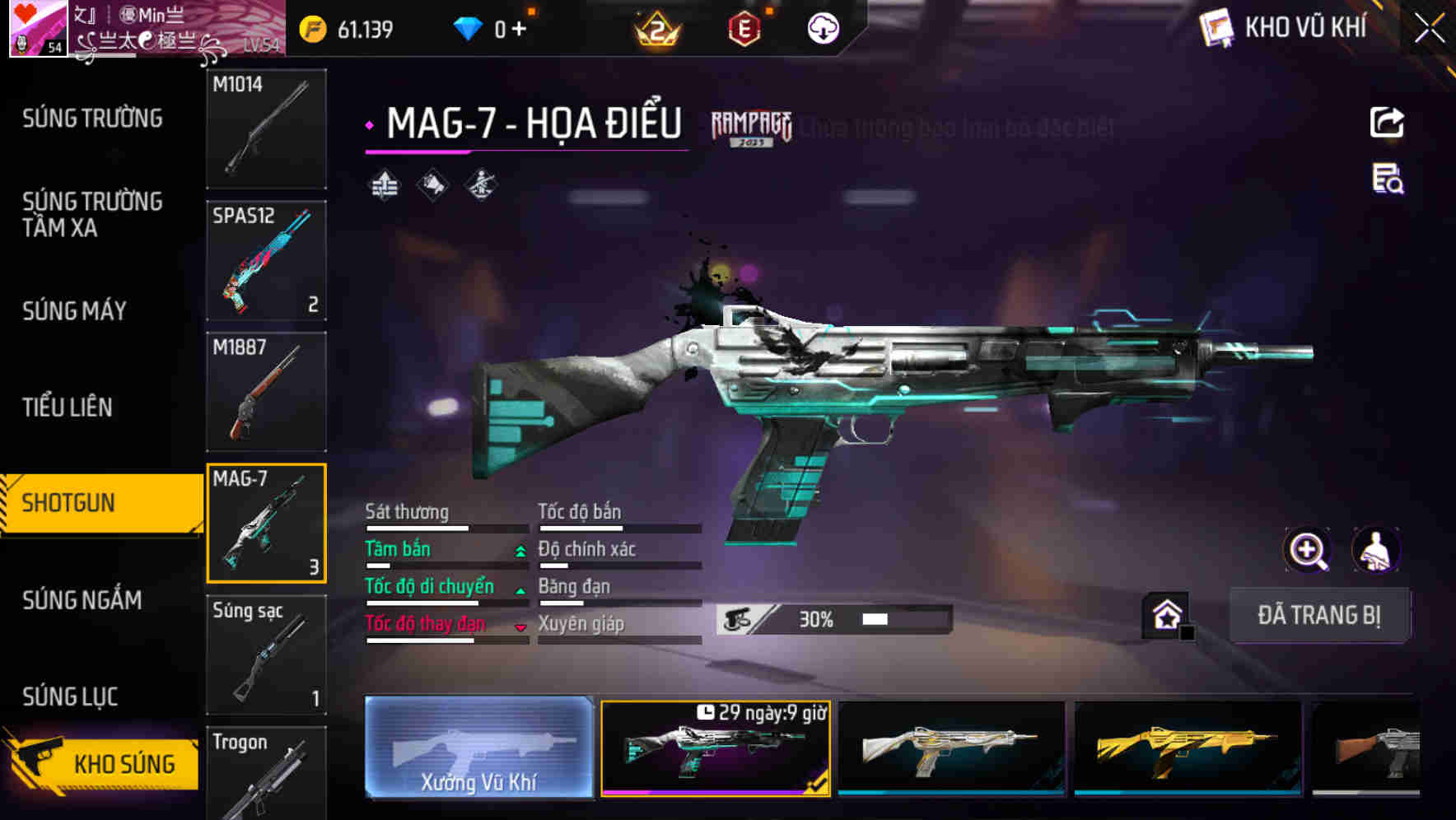This screenshot has height=820, width=1456.
Task: Add diamonds with the plus button
Action: tap(519, 30)
